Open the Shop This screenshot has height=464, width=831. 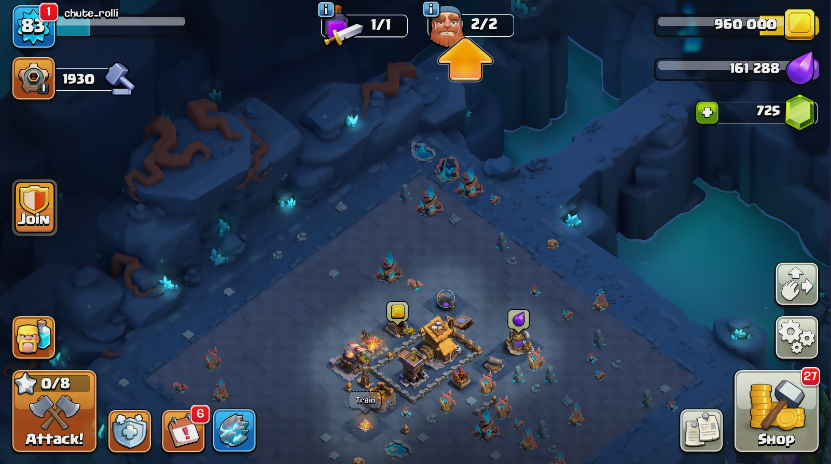(x=775, y=411)
